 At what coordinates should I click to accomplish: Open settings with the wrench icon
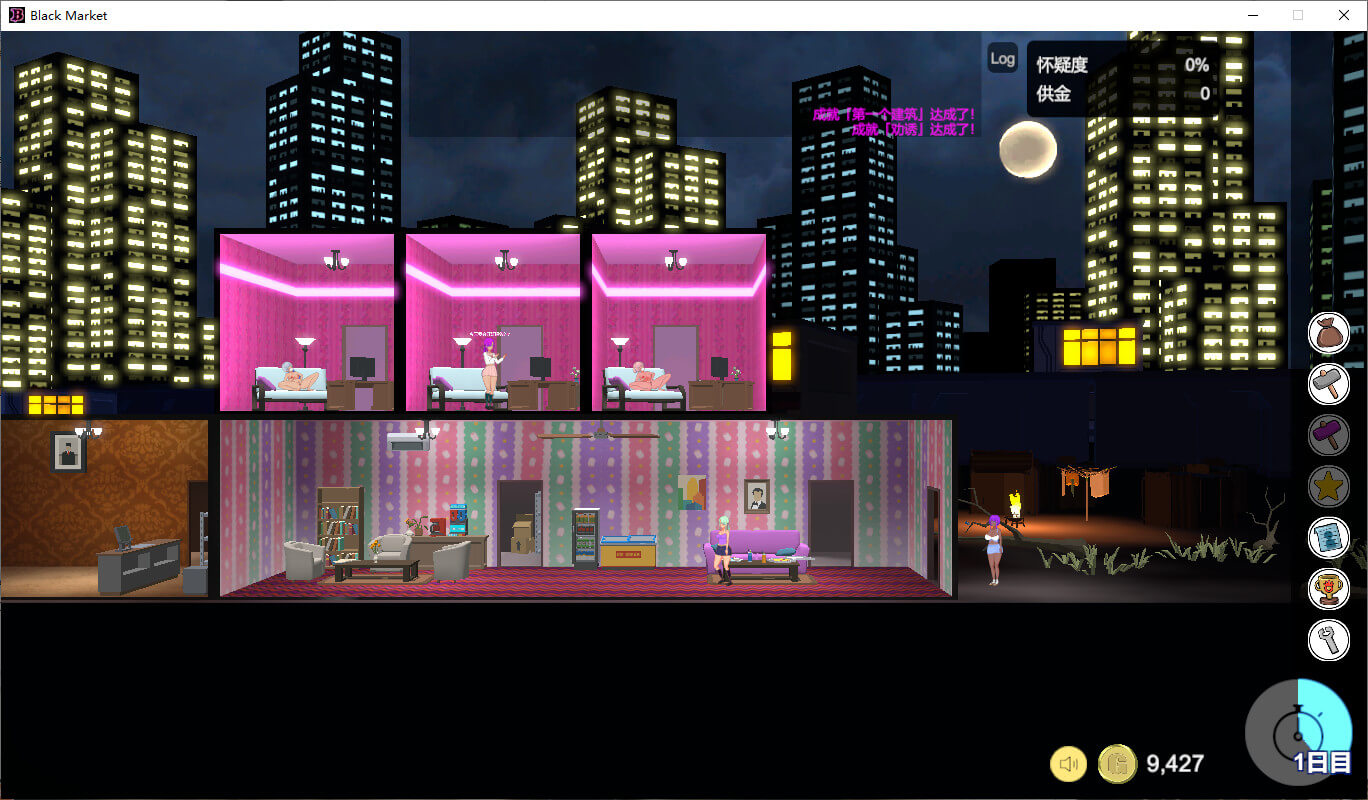[x=1329, y=640]
